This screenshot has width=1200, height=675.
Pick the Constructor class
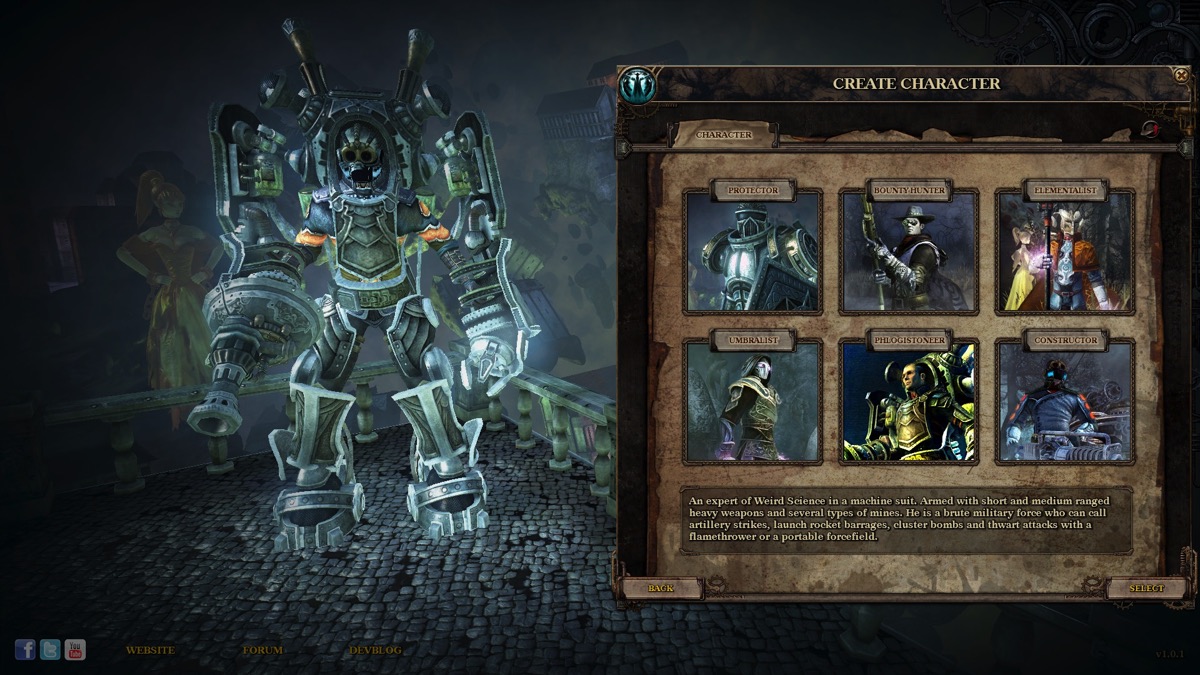[x=1065, y=401]
